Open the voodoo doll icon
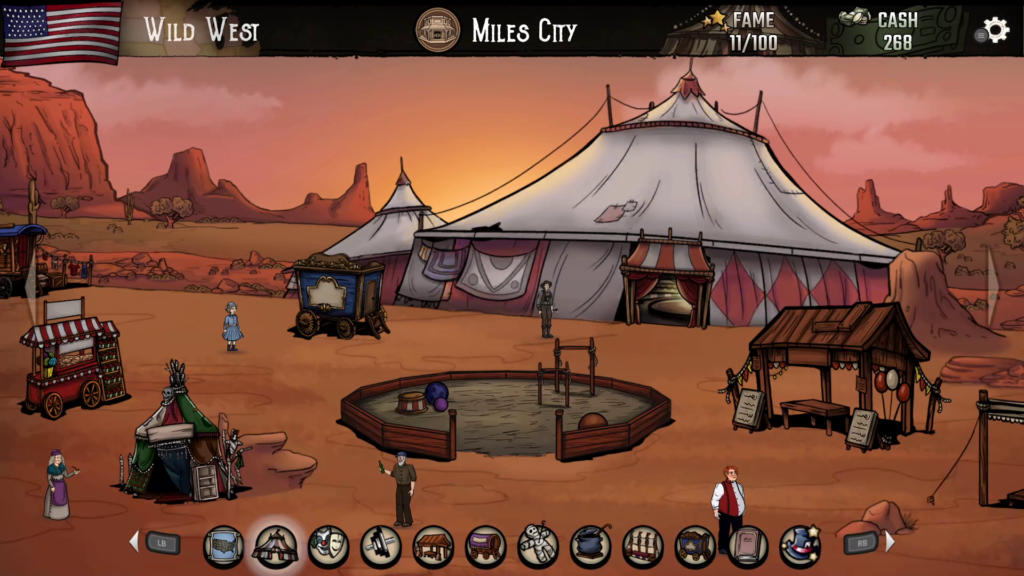 538,546
